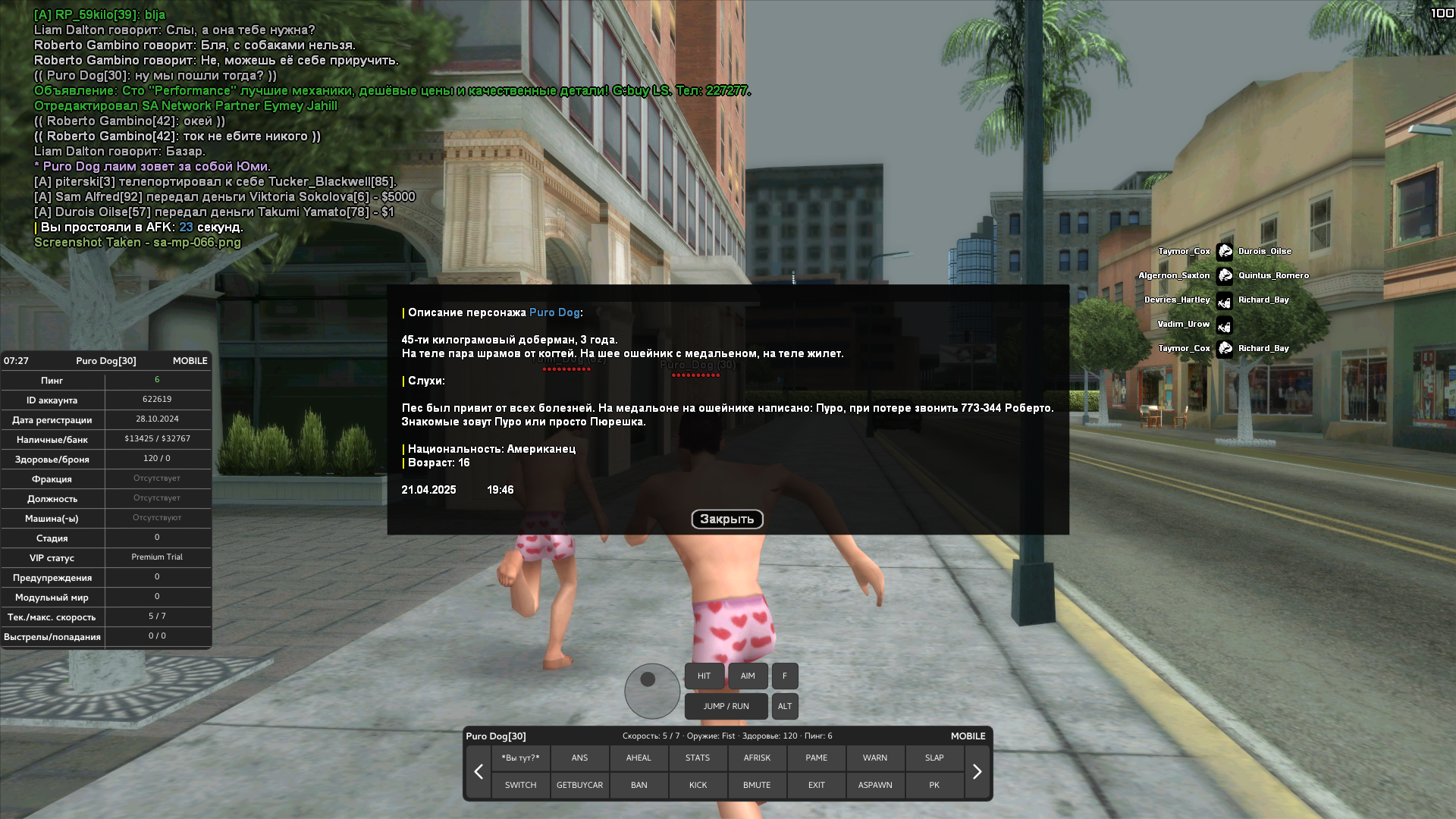The height and width of the screenshot is (819, 1456).
Task: Go to next admin panel page
Action: [x=977, y=771]
